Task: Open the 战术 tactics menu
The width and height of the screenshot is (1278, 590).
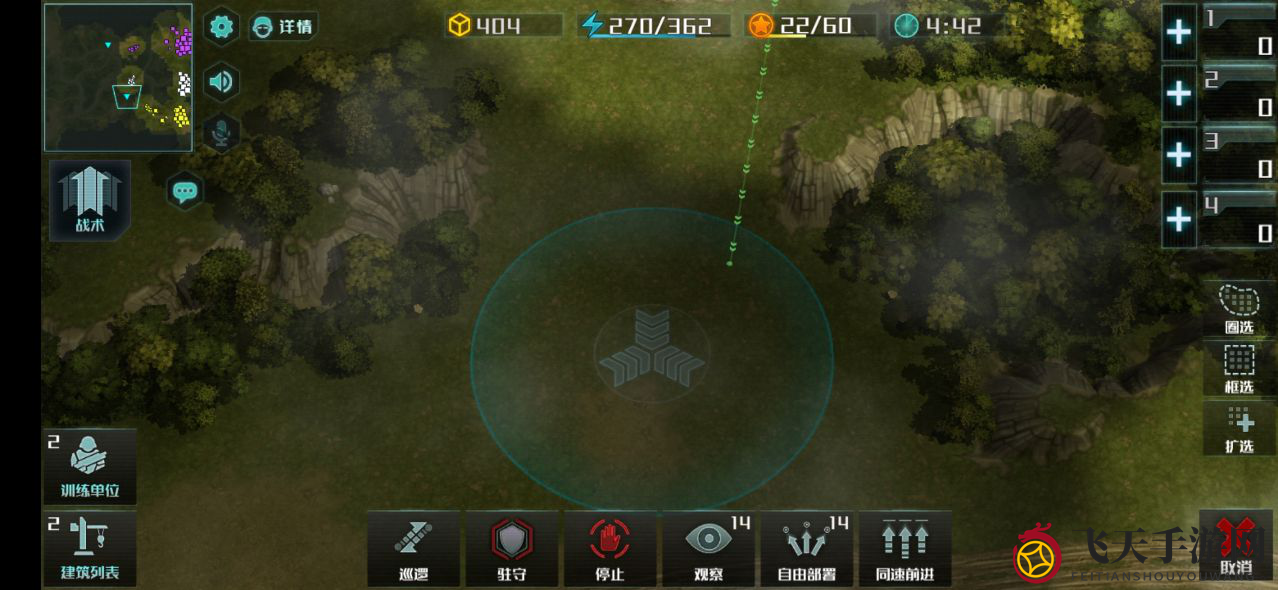Action: point(90,200)
